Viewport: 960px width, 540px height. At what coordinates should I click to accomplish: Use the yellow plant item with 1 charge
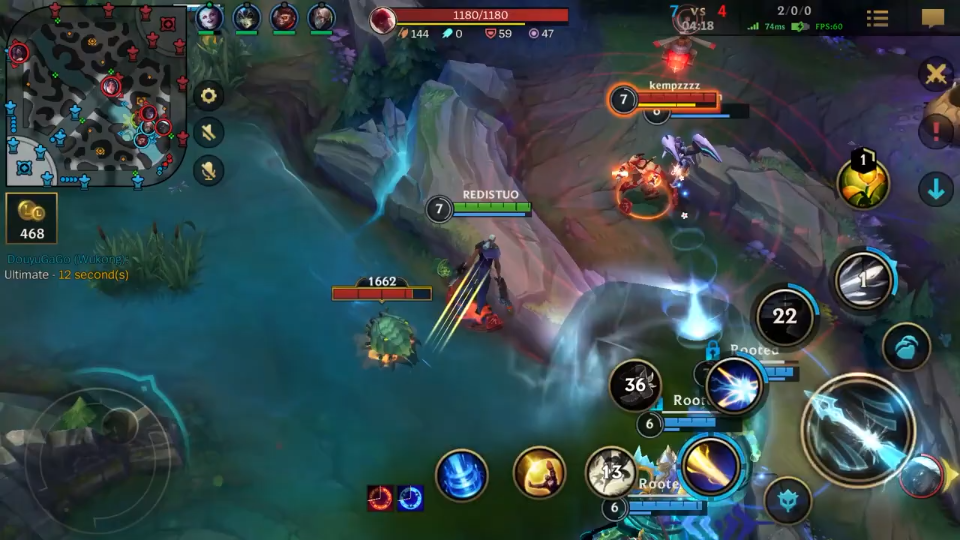coord(862,184)
